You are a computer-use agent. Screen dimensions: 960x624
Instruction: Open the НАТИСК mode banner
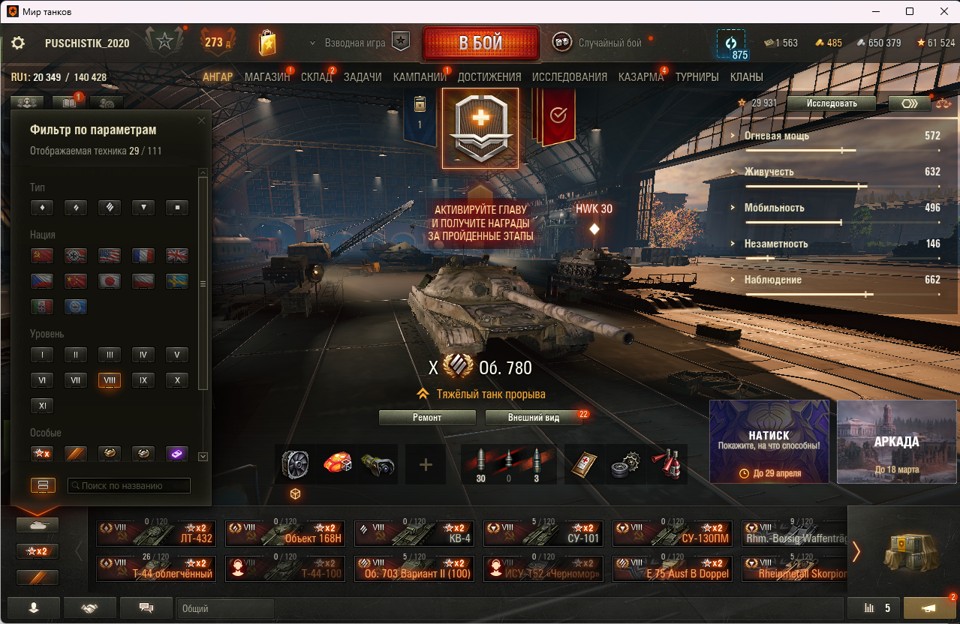769,442
